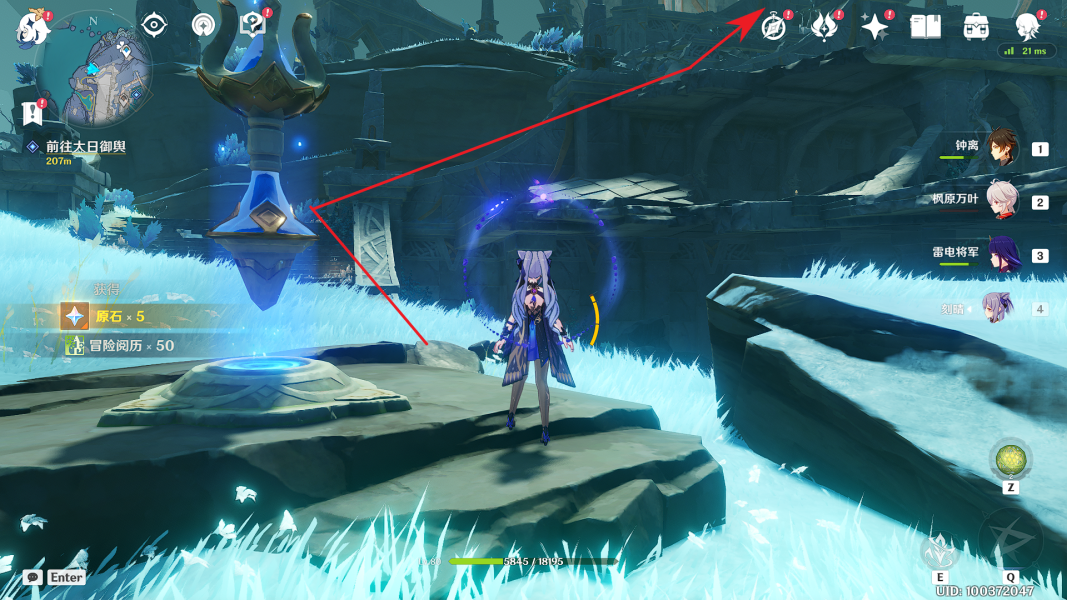
Task: Click the eye-shaped icon beside the minimap
Action: tap(154, 25)
